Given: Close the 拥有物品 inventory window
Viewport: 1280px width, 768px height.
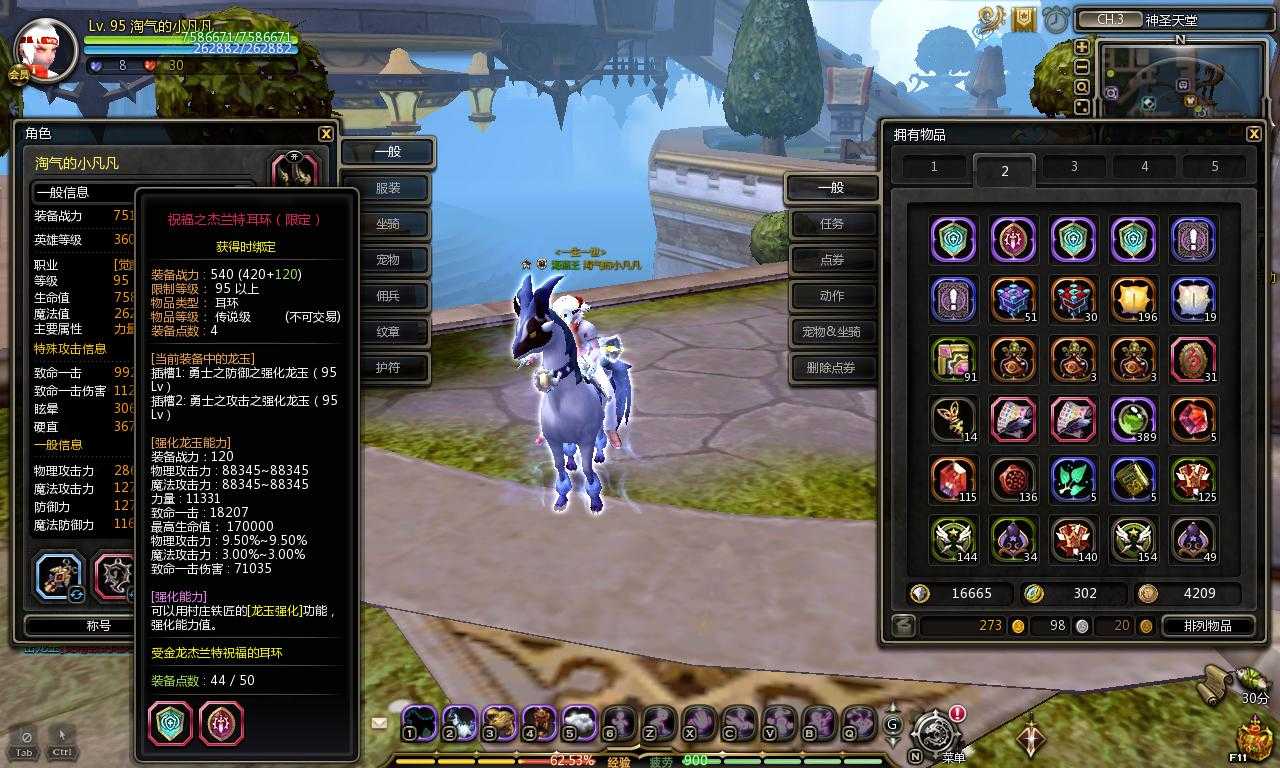Looking at the screenshot, I should point(1254,134).
